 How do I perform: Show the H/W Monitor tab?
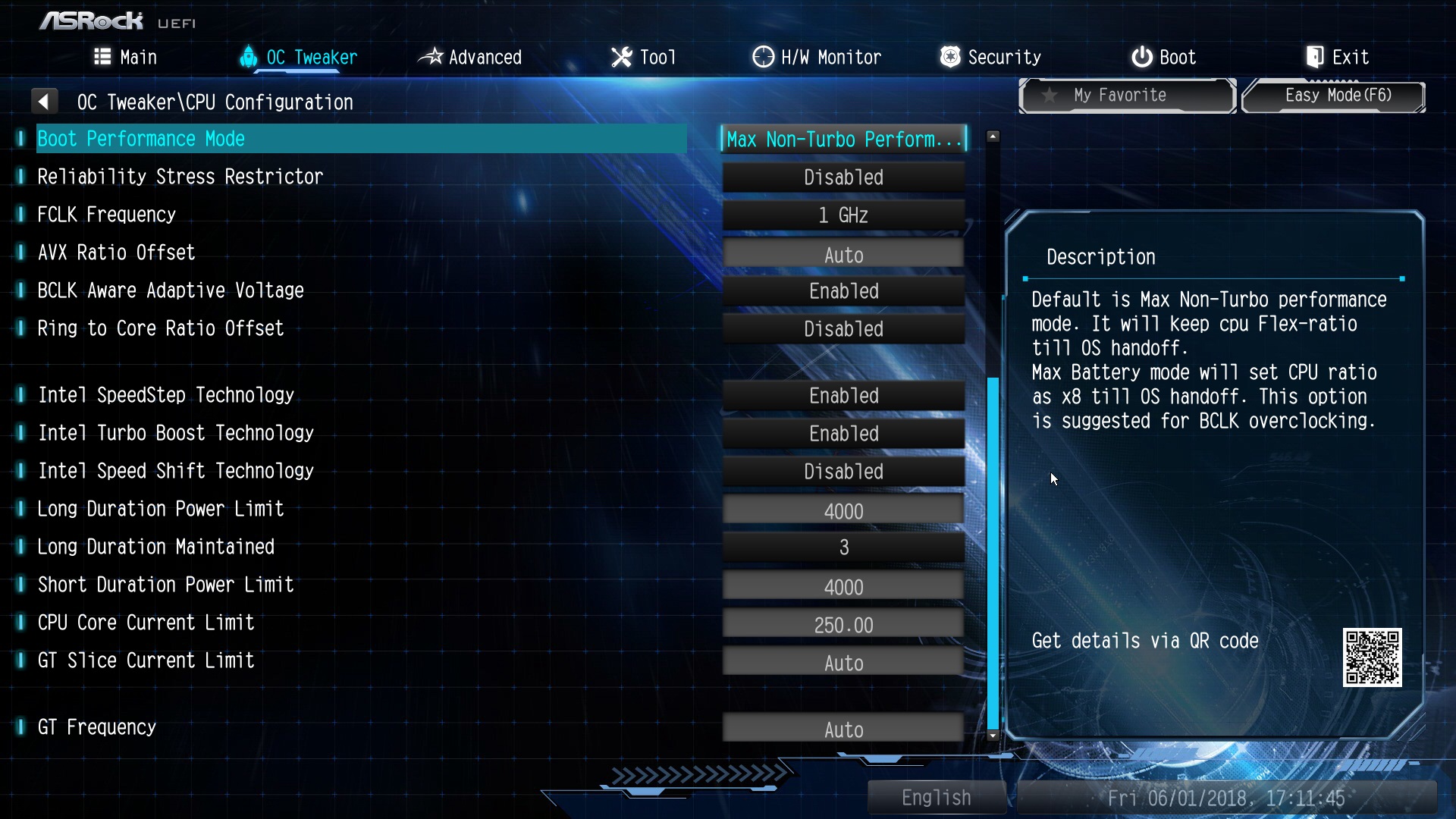[x=817, y=57]
